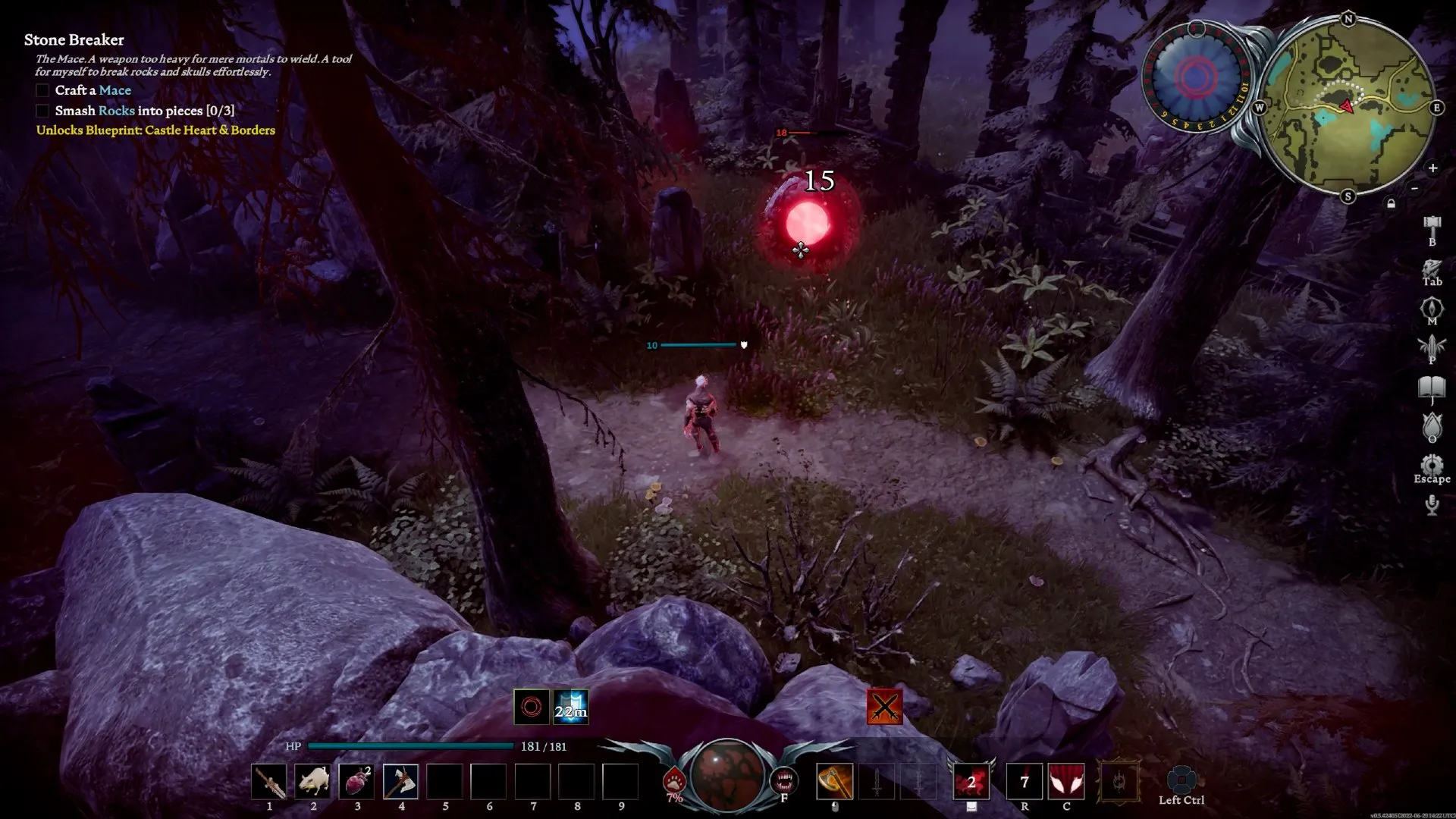
Task: Click the crossed swords combat buff icon
Action: pyautogui.click(x=884, y=707)
